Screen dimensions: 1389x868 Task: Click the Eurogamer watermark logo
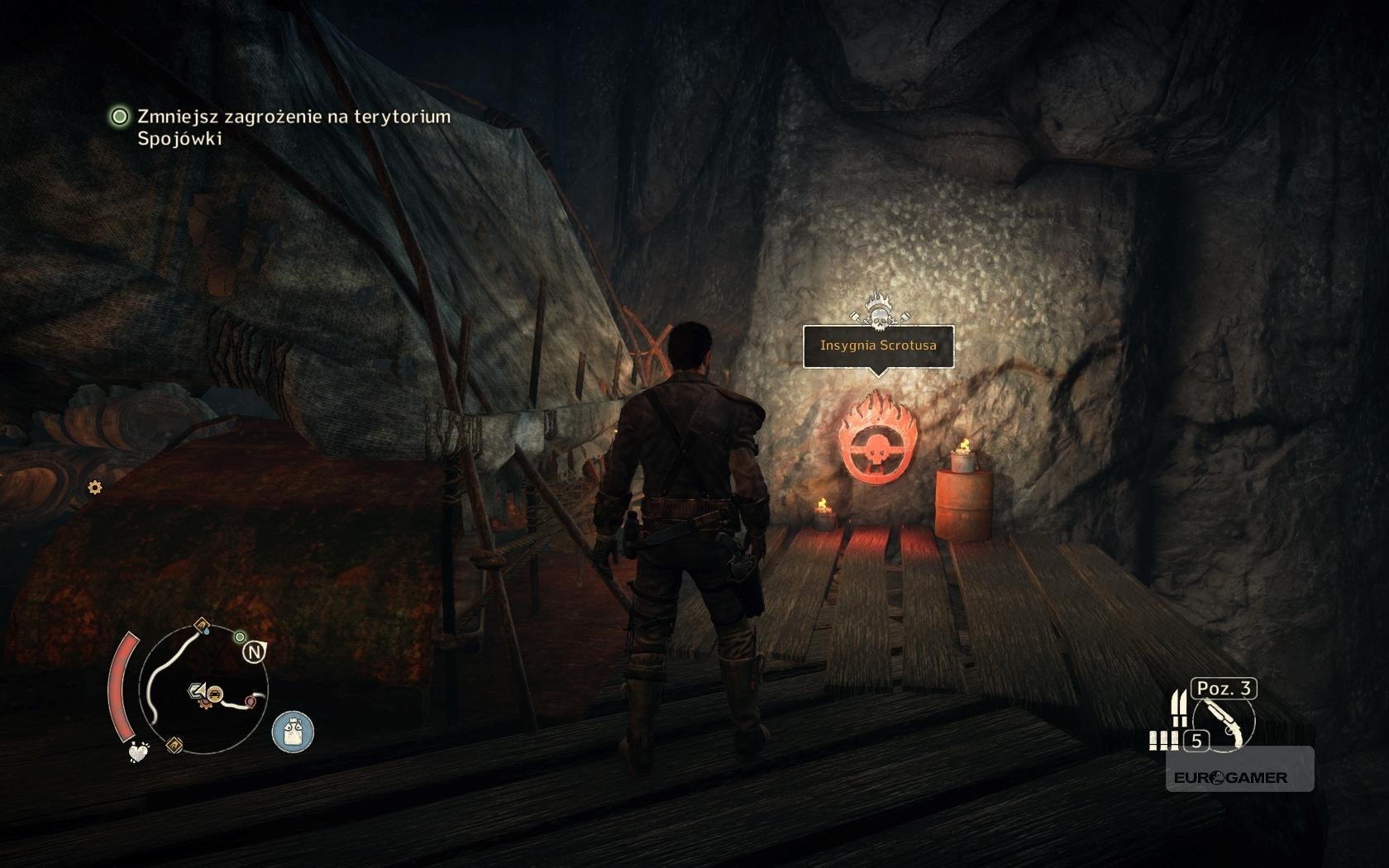pos(1230,778)
